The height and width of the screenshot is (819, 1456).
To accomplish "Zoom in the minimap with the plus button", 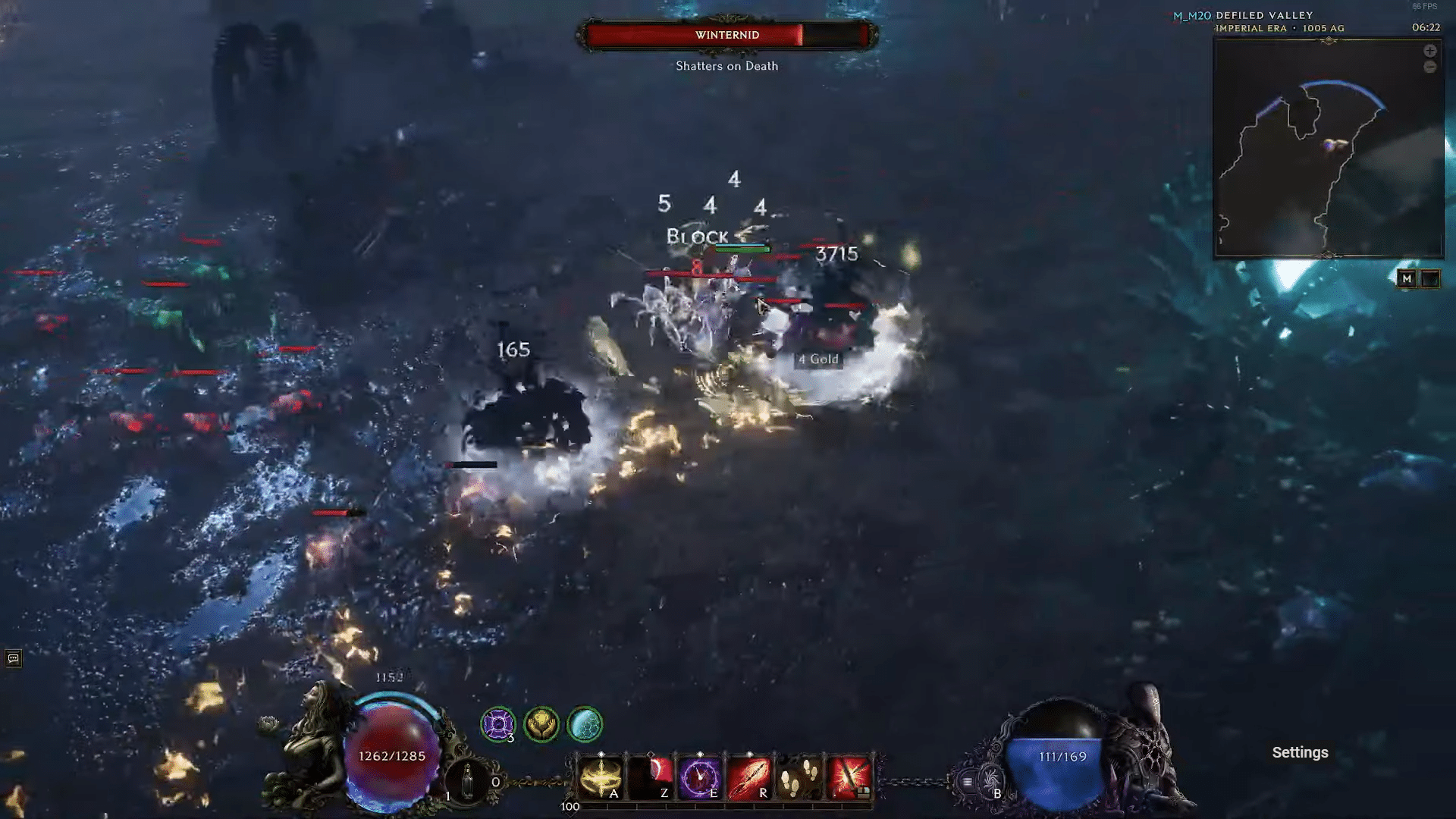I will [1429, 51].
